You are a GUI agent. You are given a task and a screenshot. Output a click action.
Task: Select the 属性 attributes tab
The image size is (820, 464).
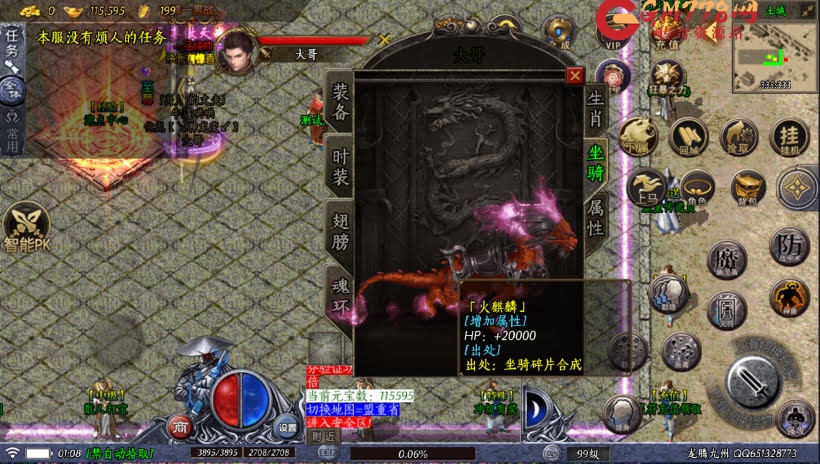click(596, 214)
